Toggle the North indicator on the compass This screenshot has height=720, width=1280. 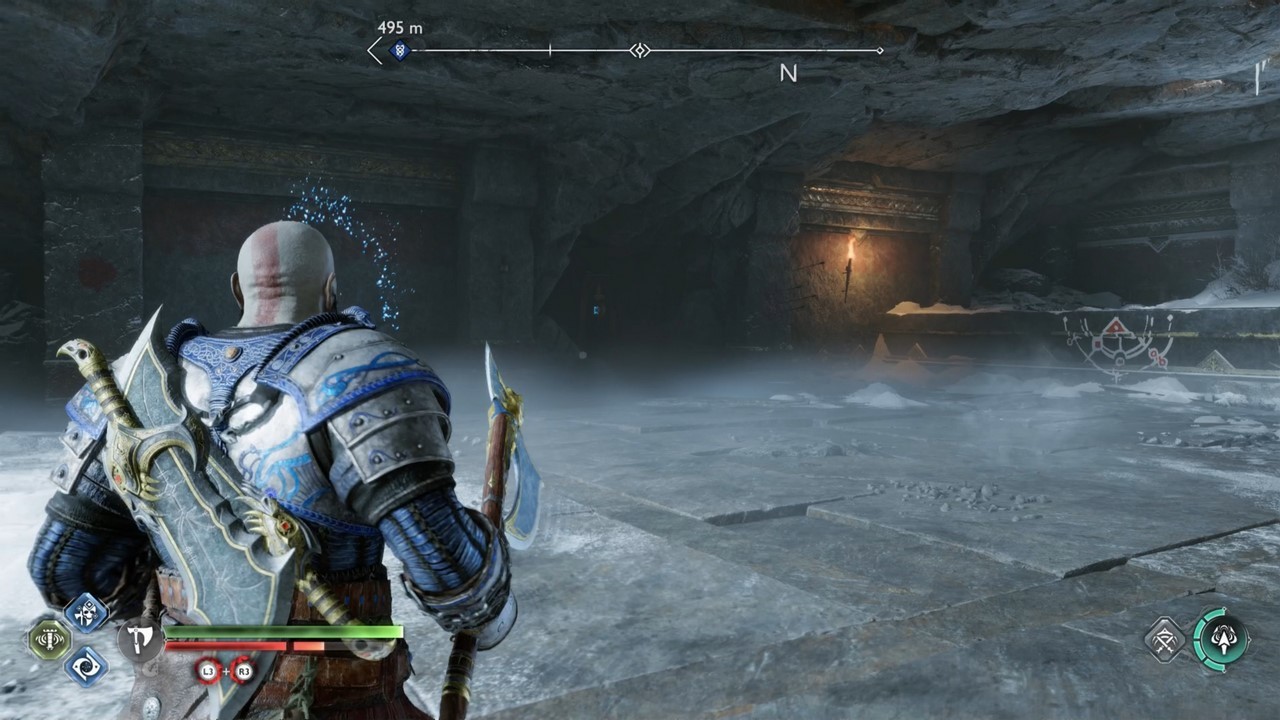789,73
